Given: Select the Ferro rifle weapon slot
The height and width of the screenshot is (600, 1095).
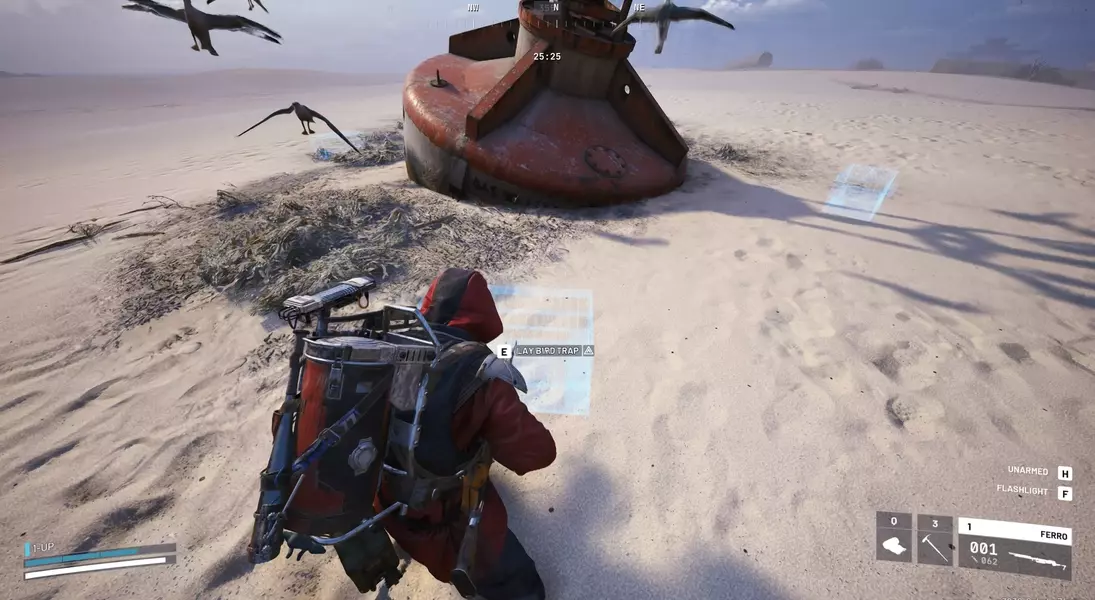Looking at the screenshot, I should pos(1014,547).
